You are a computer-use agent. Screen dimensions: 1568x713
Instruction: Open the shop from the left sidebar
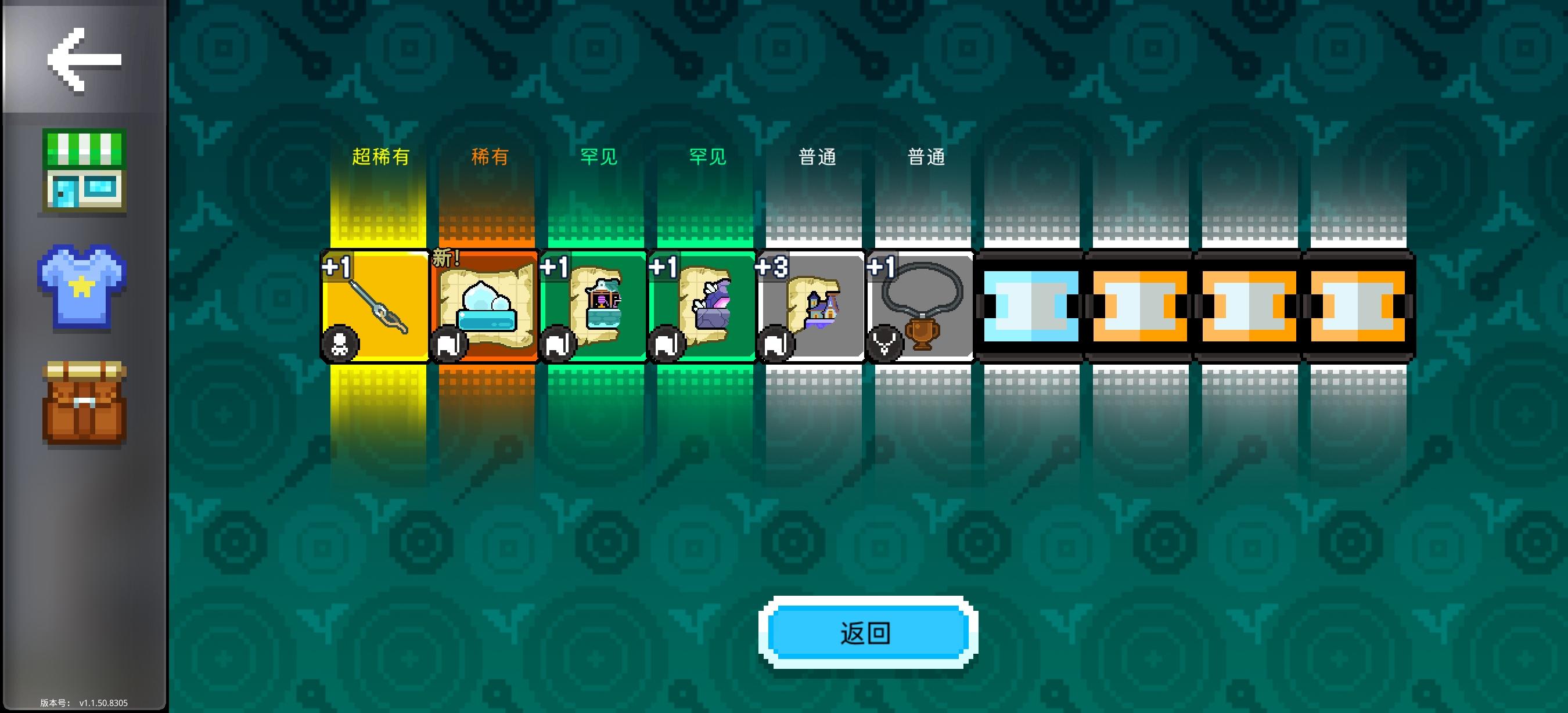tap(83, 174)
